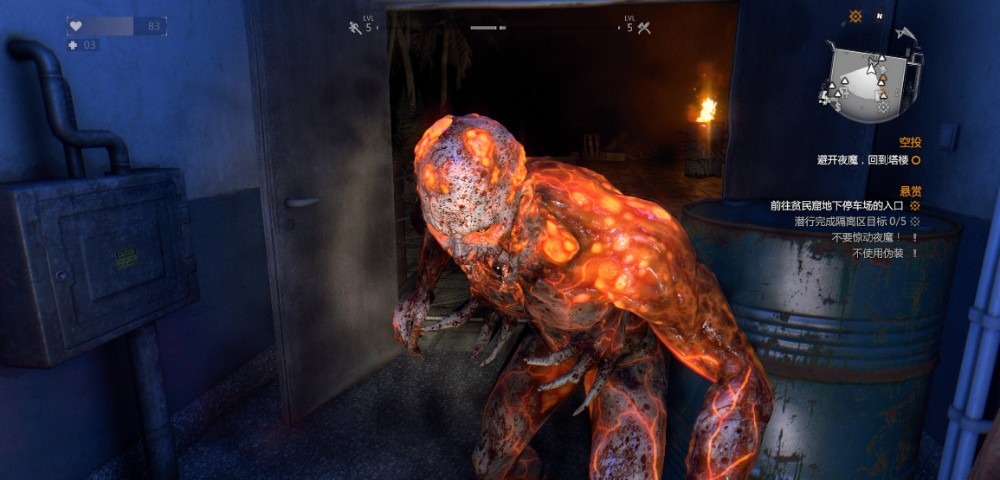Viewport: 1000px width, 480px height.
Task: Open the minimap in the corner
Action: (866, 82)
